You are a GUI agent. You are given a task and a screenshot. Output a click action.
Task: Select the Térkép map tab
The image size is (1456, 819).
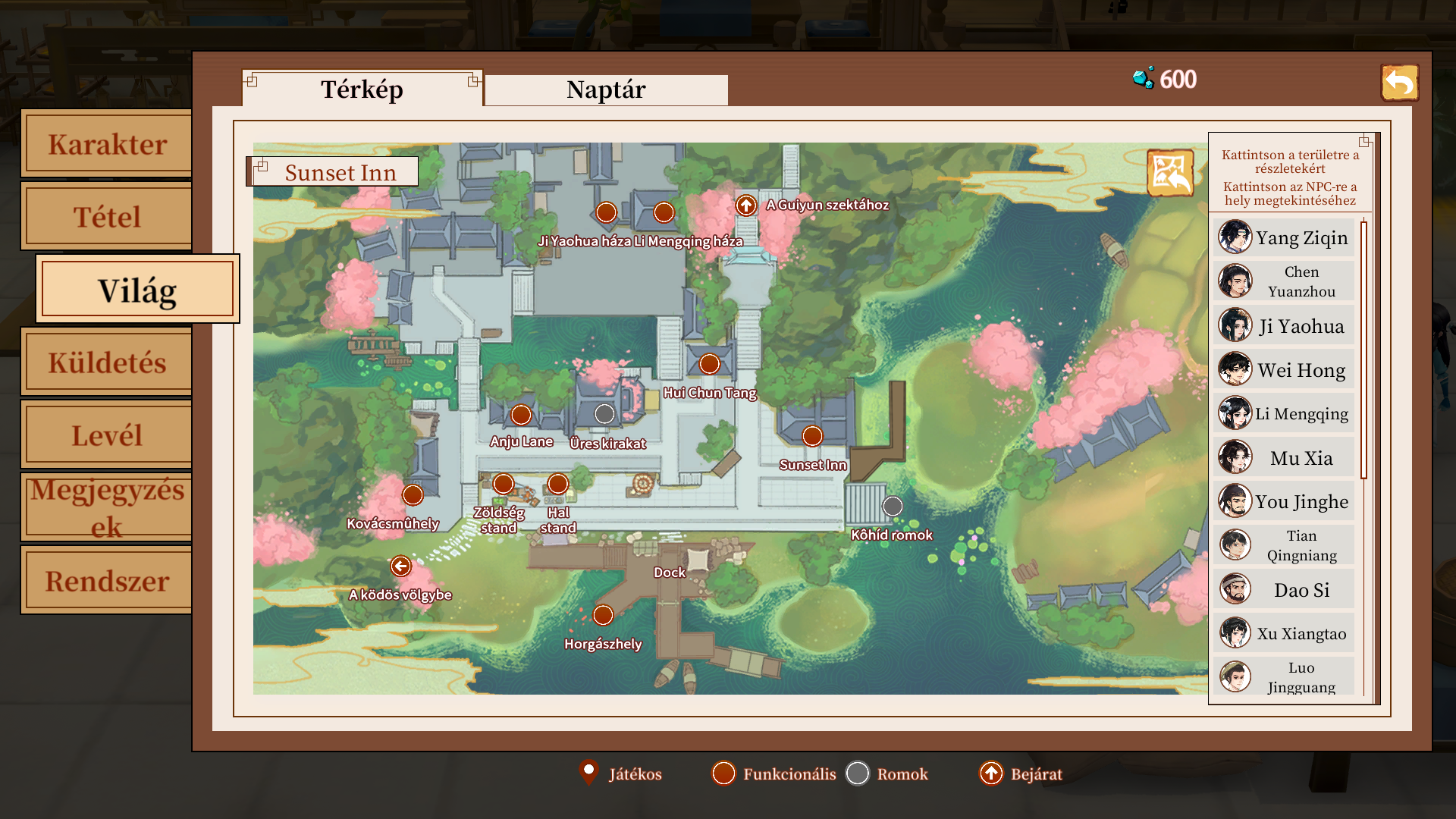point(362,89)
